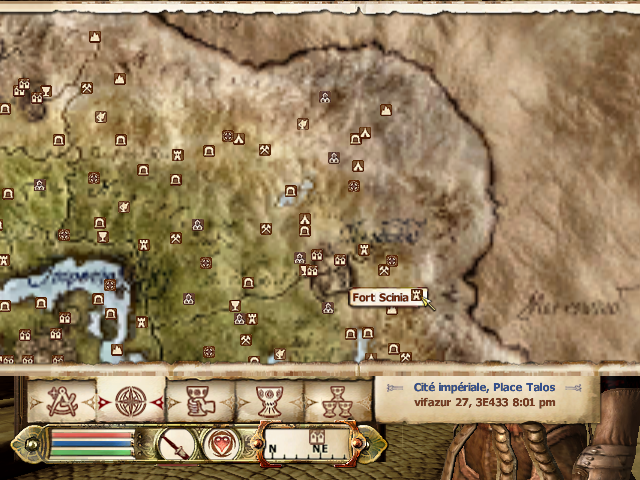Open the inventory via the sword icon

point(176,442)
